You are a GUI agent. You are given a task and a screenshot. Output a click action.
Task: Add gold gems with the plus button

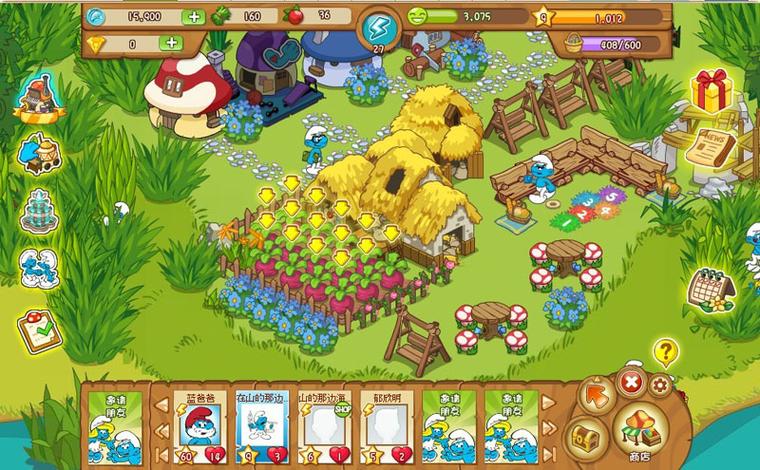(171, 43)
